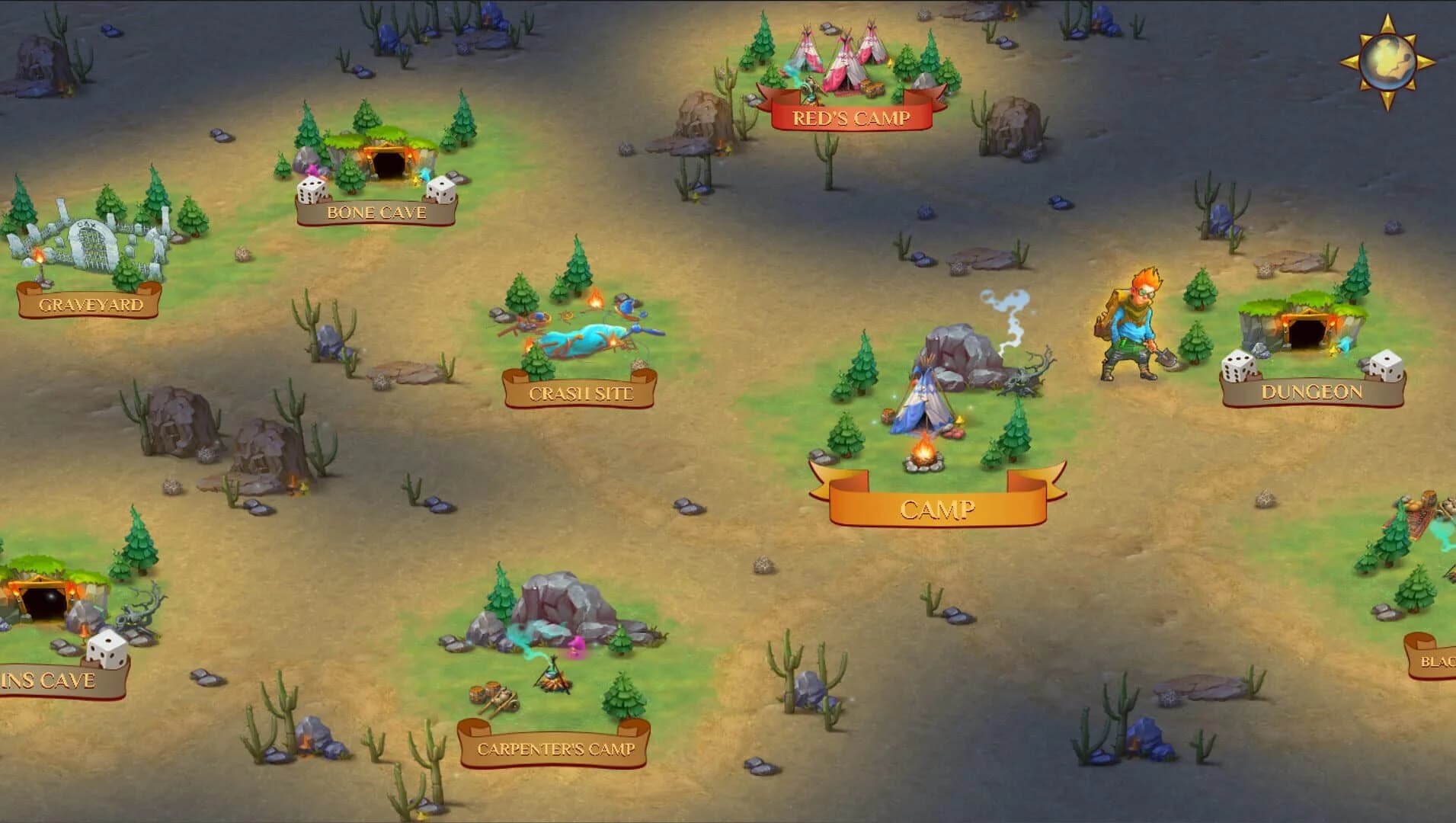Open the Crash Site banner

tap(581, 392)
